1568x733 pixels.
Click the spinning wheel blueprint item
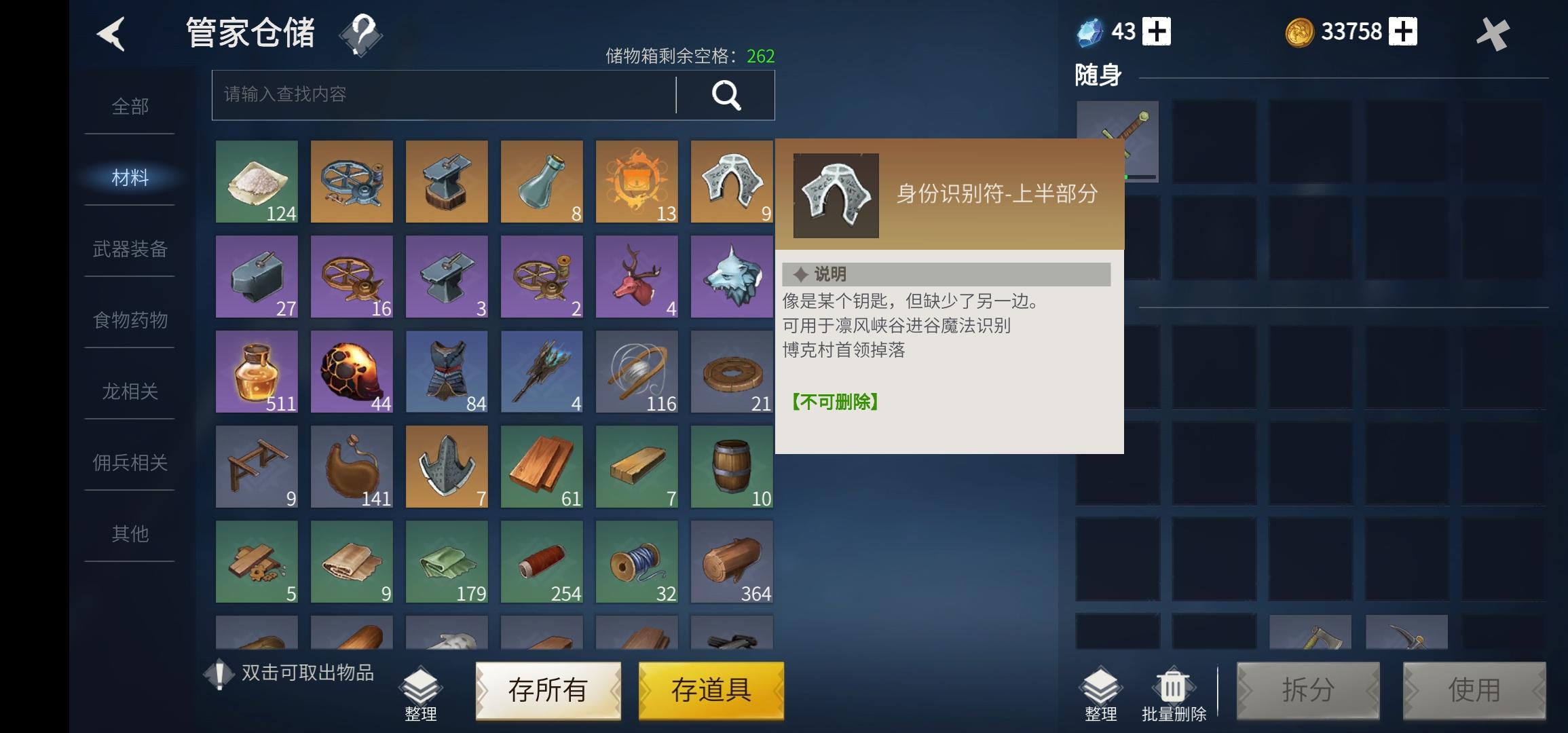[x=352, y=182]
